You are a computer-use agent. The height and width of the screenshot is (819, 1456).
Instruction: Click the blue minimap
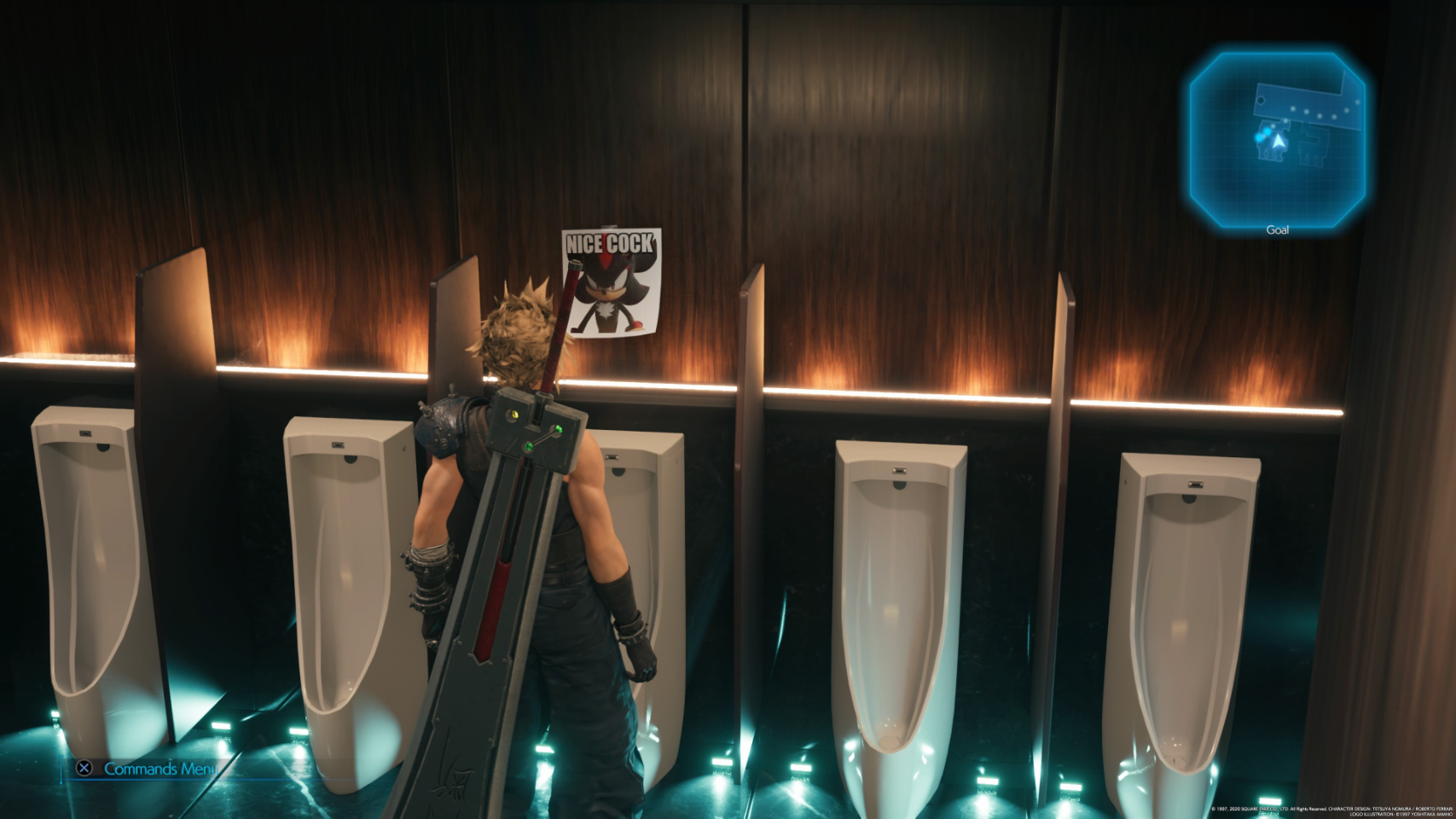[x=1277, y=139]
